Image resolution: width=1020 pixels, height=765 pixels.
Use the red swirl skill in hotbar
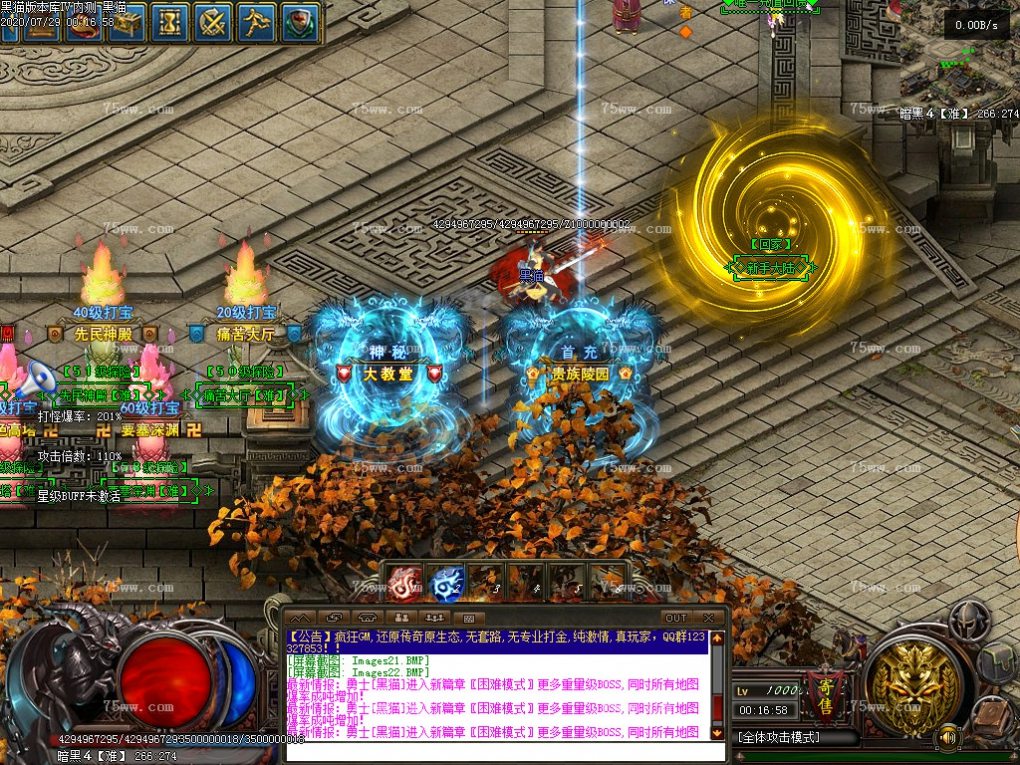coord(405,582)
